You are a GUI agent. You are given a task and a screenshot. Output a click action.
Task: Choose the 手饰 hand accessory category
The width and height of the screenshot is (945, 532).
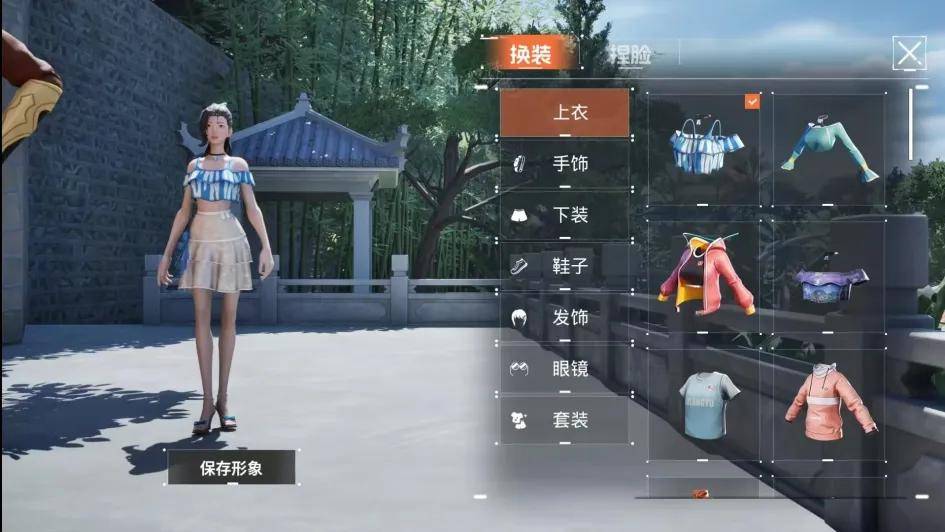[565, 163]
